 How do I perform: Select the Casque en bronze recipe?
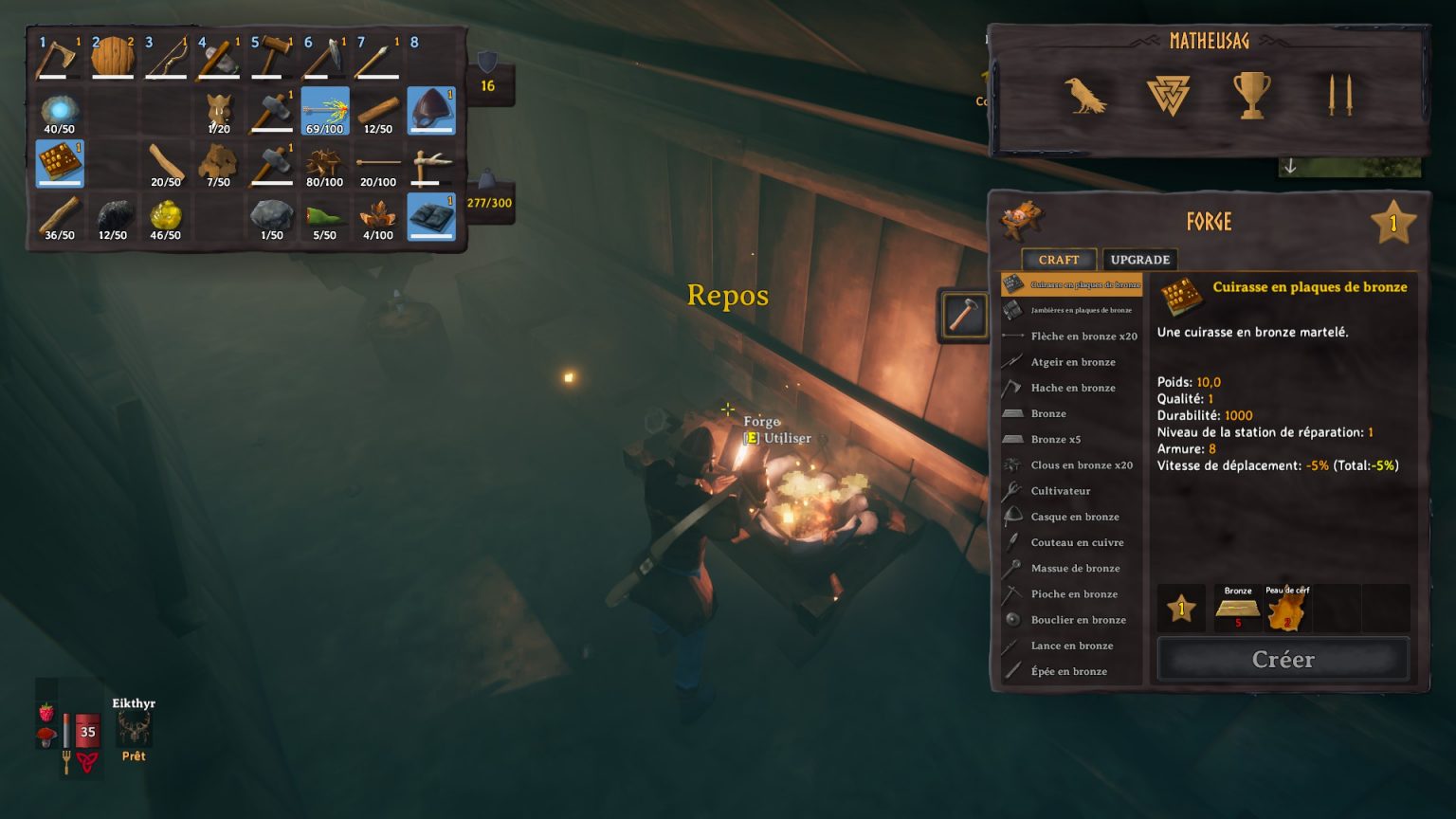pyautogui.click(x=1075, y=517)
